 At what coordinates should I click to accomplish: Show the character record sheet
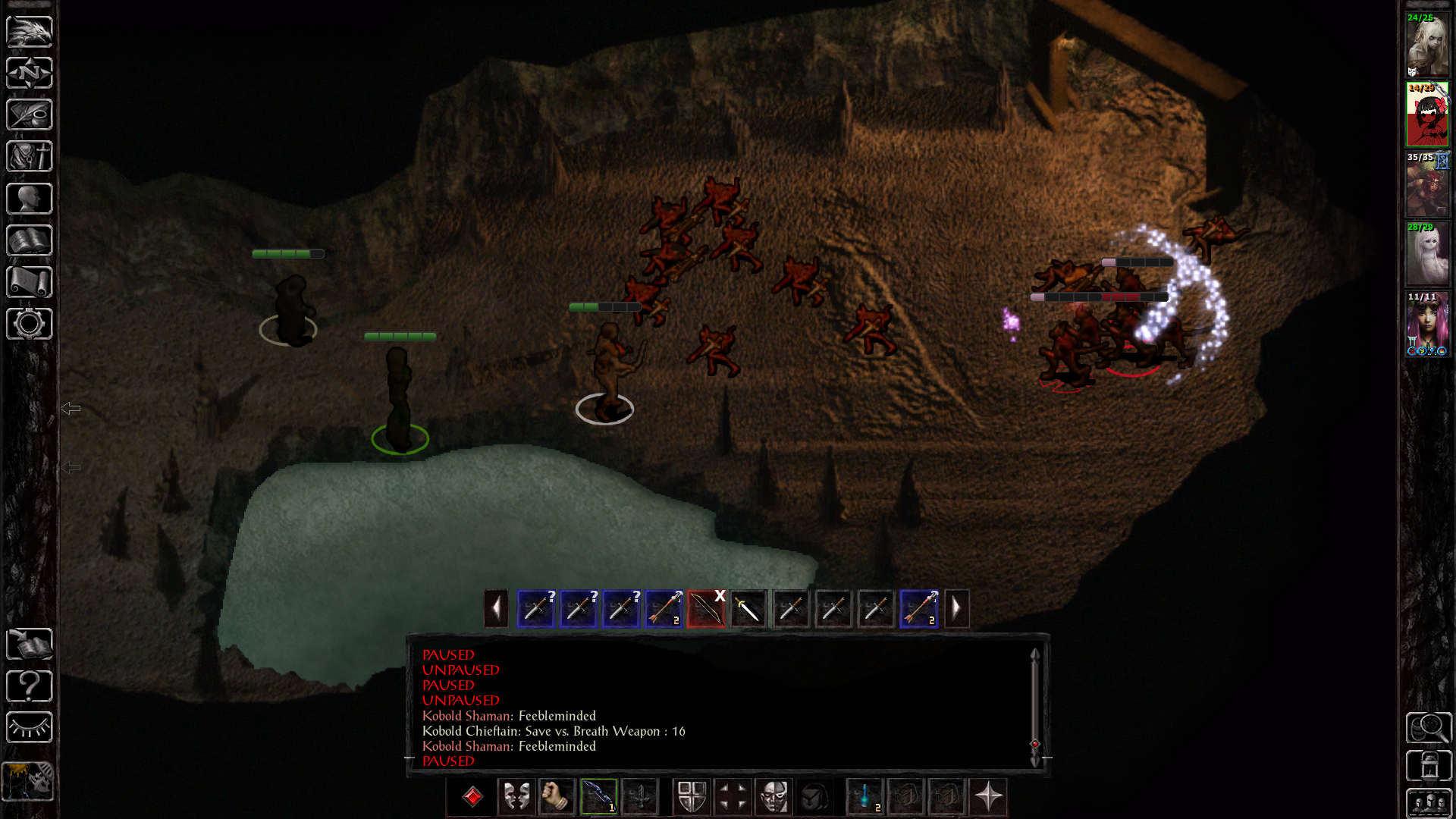pos(30,199)
